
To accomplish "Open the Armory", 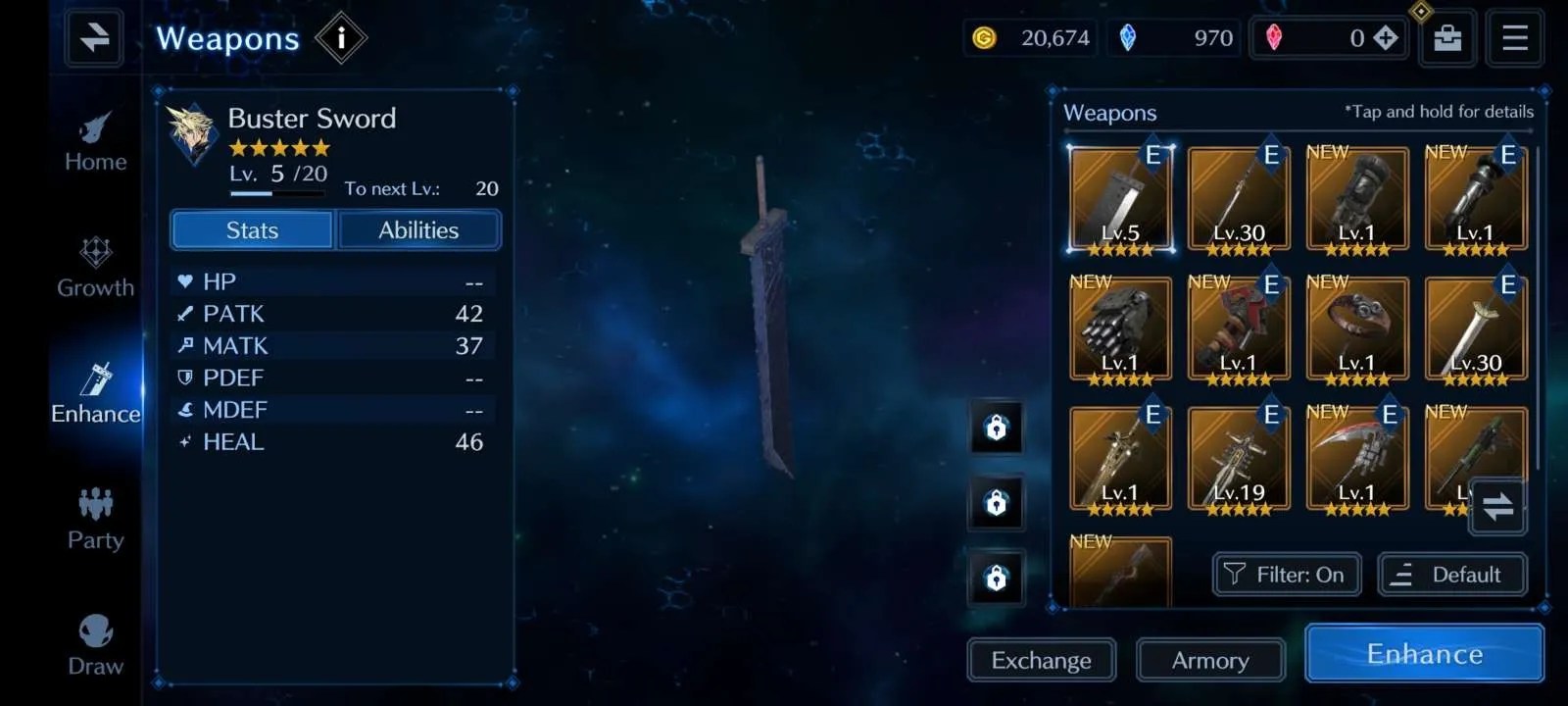I will click(1210, 661).
